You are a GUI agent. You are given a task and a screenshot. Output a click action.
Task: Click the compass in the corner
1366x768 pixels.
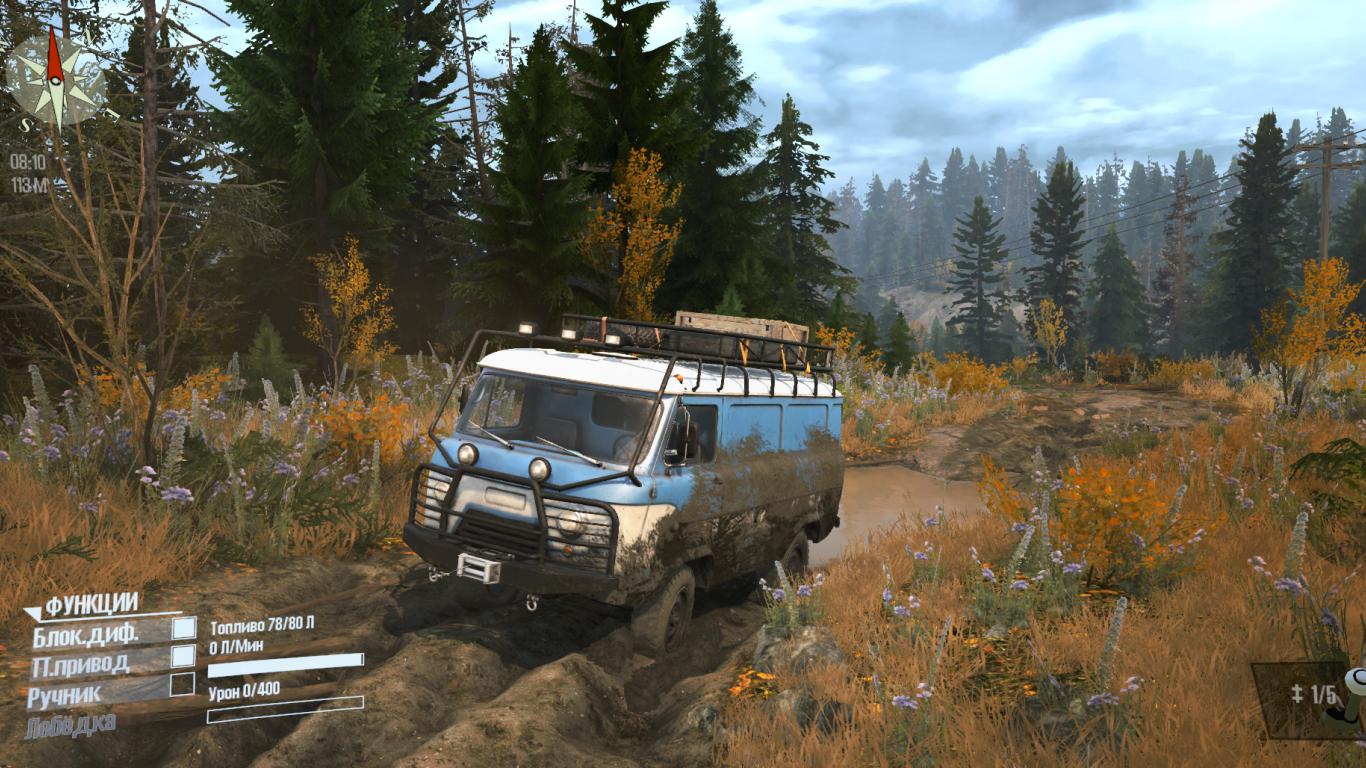[x=56, y=75]
